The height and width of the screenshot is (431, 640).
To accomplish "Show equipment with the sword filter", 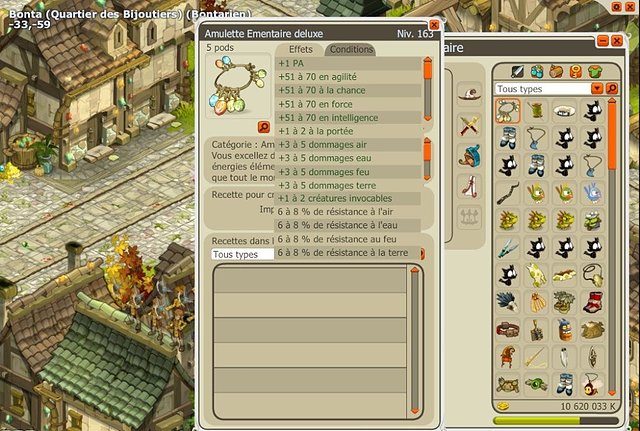I will pos(517,72).
